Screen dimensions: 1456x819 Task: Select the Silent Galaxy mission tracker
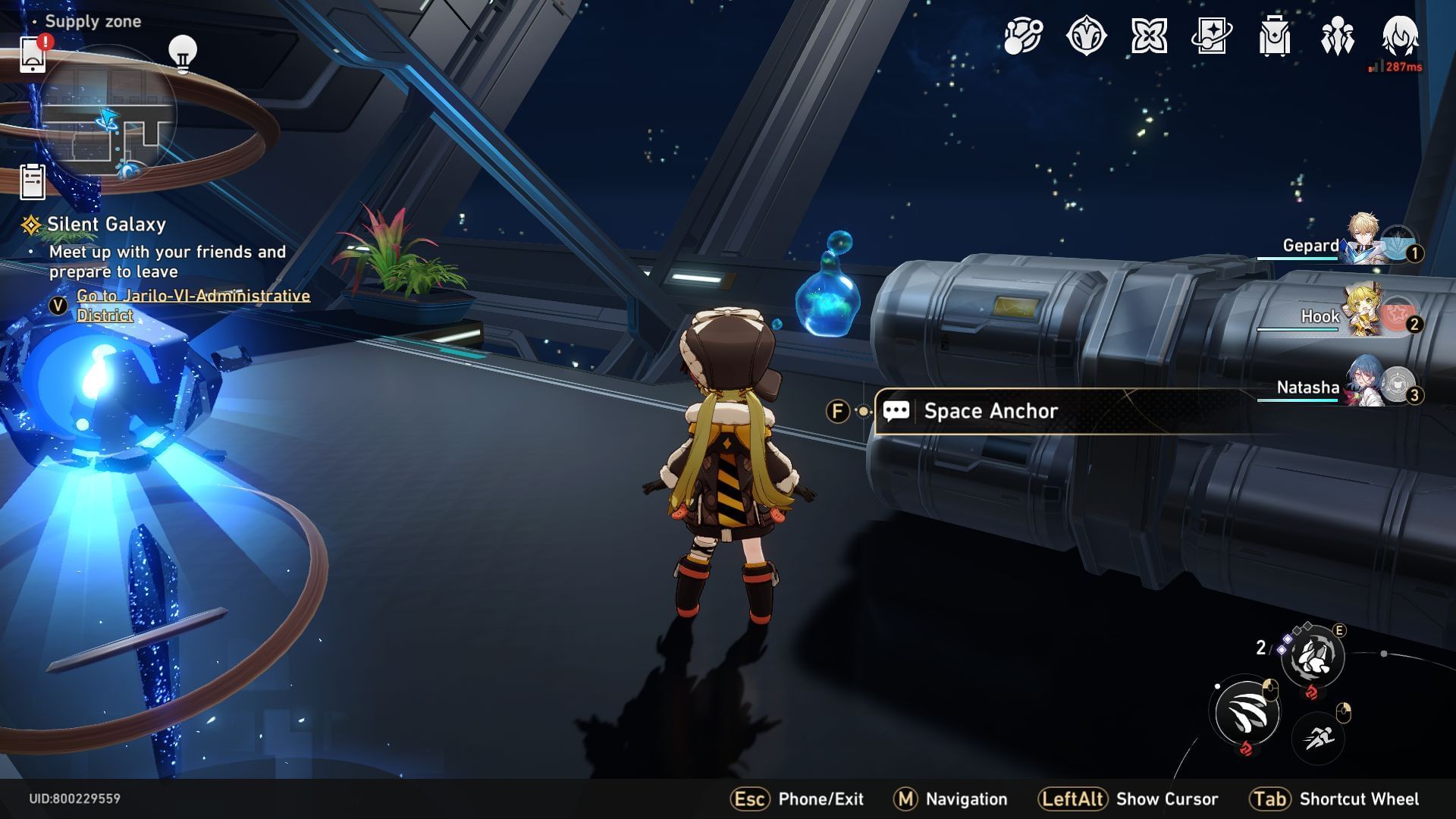click(x=105, y=224)
